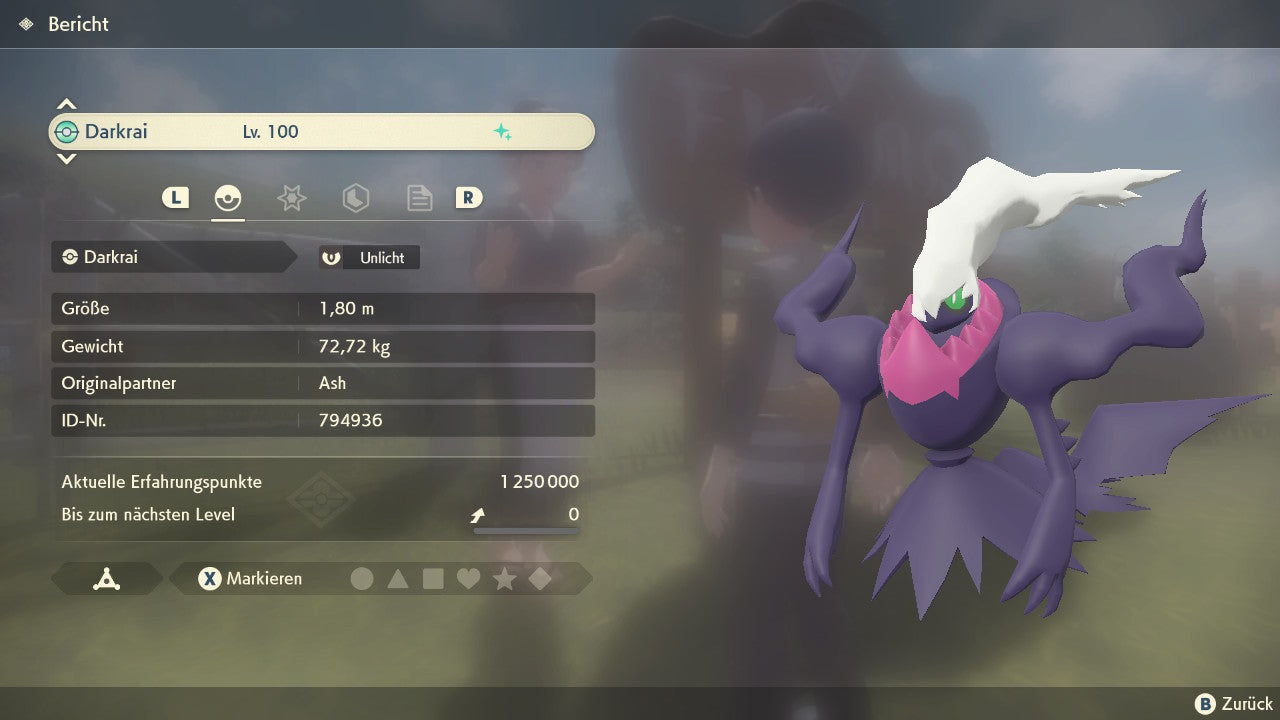This screenshot has width=1280, height=720.
Task: Open the hexagon shield tab
Action: coord(355,198)
